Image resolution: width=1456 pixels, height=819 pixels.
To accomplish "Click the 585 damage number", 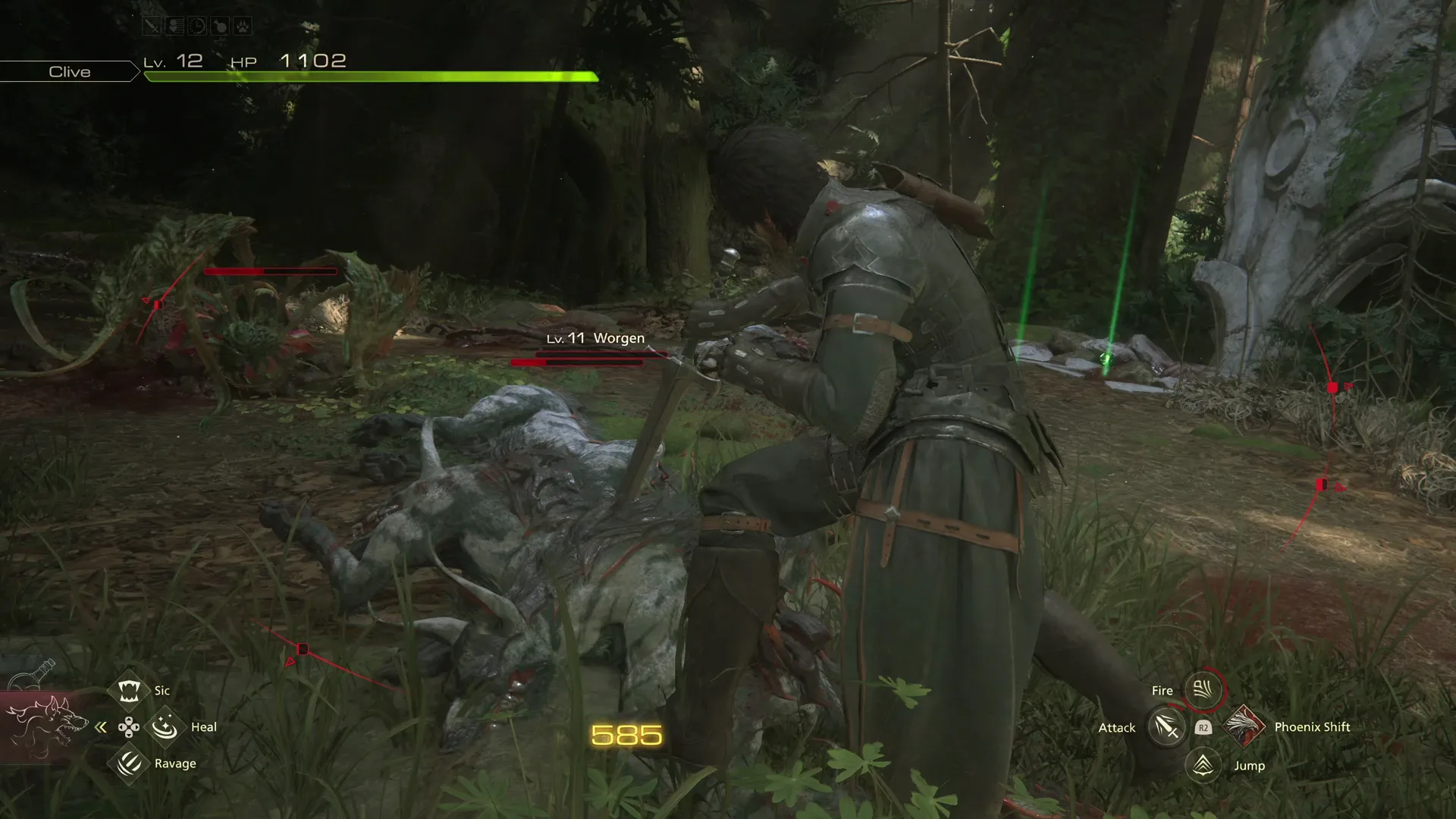I will pyautogui.click(x=625, y=733).
